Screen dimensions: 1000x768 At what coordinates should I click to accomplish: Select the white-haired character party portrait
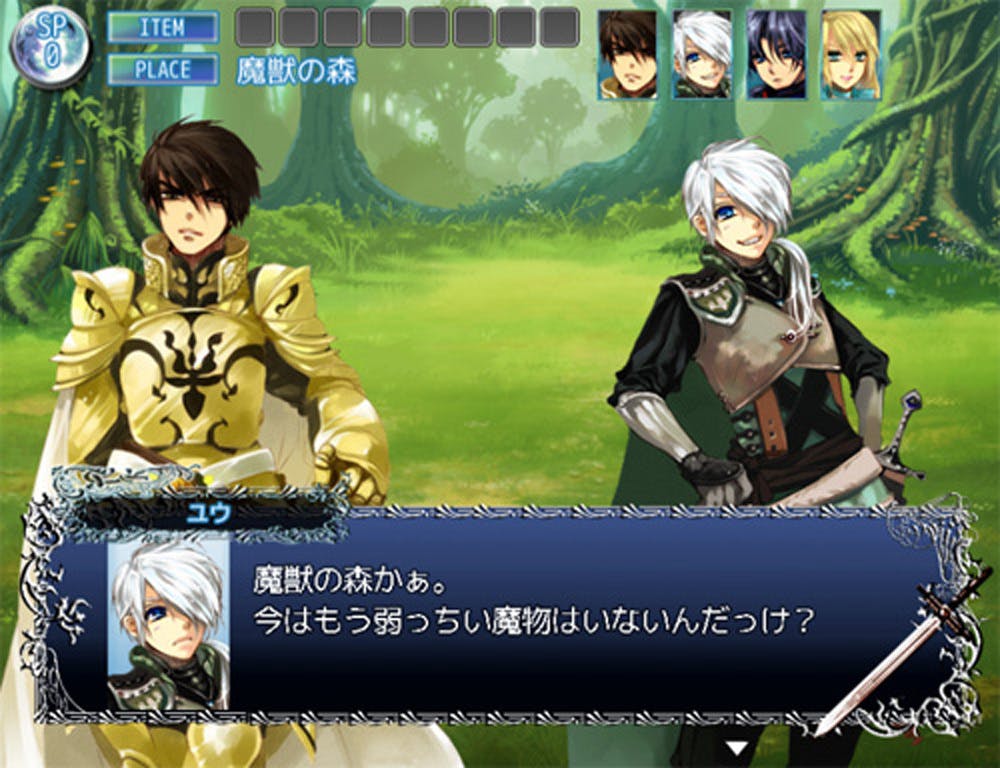[702, 54]
